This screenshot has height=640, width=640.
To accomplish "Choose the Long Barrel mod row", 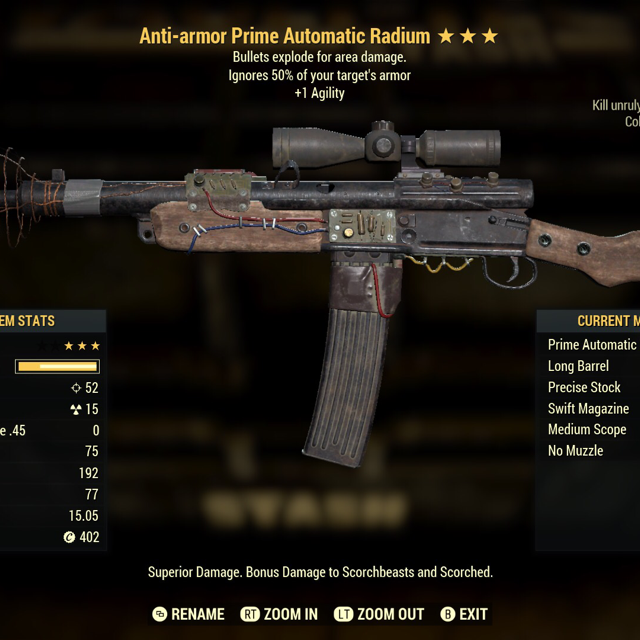I will (579, 366).
